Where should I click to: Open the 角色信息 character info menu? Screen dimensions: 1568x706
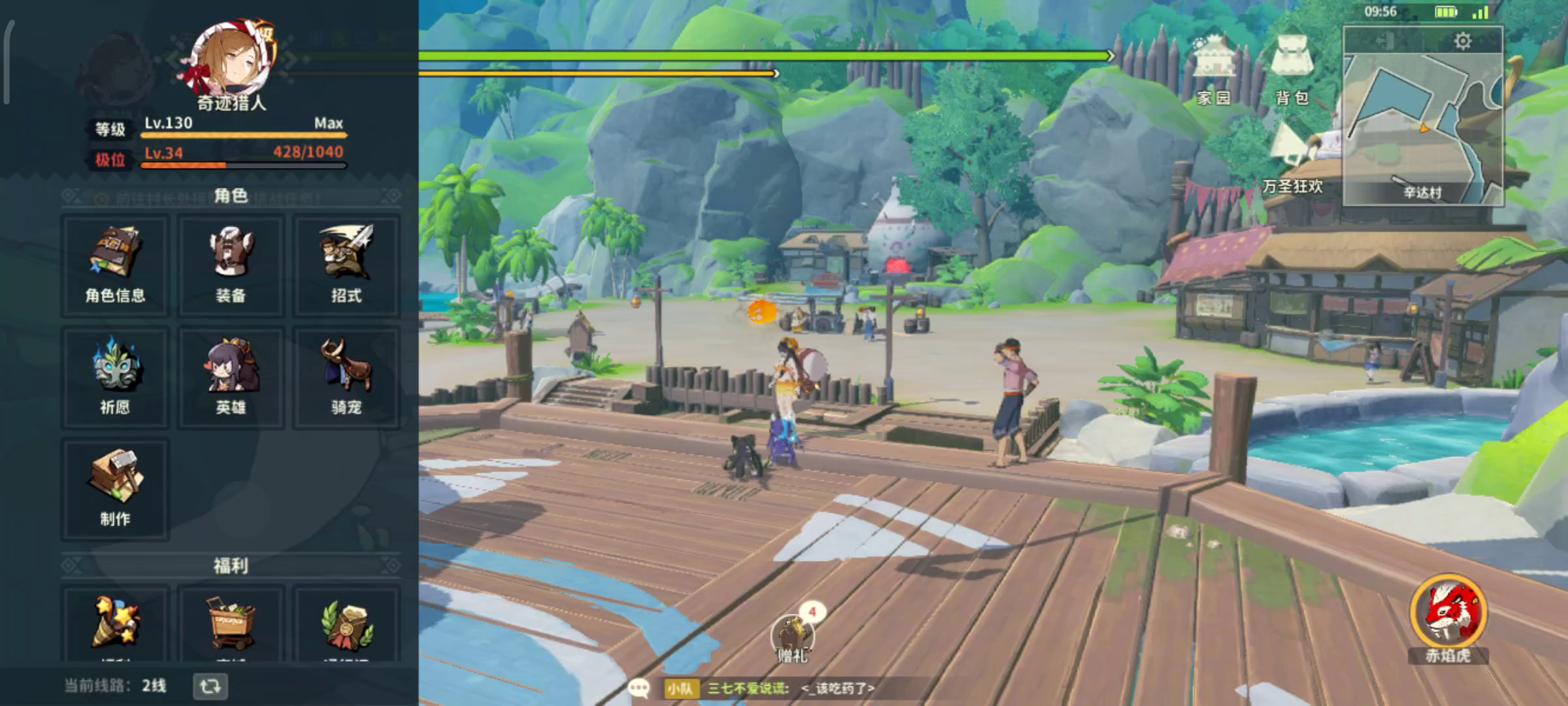point(115,266)
